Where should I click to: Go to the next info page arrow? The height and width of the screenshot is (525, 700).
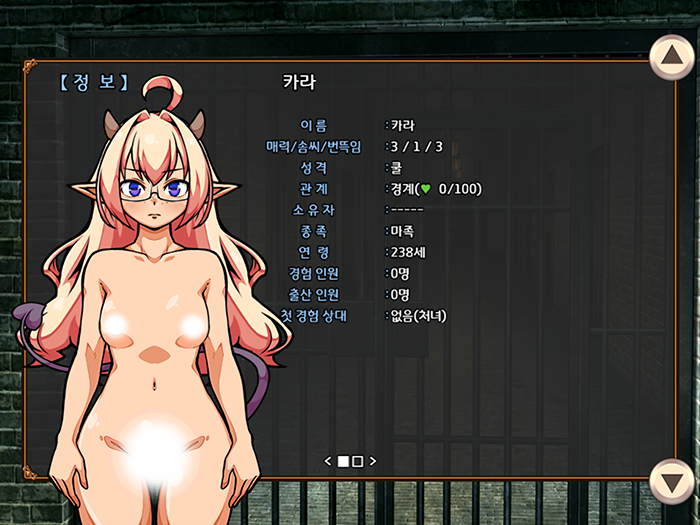tap(373, 461)
